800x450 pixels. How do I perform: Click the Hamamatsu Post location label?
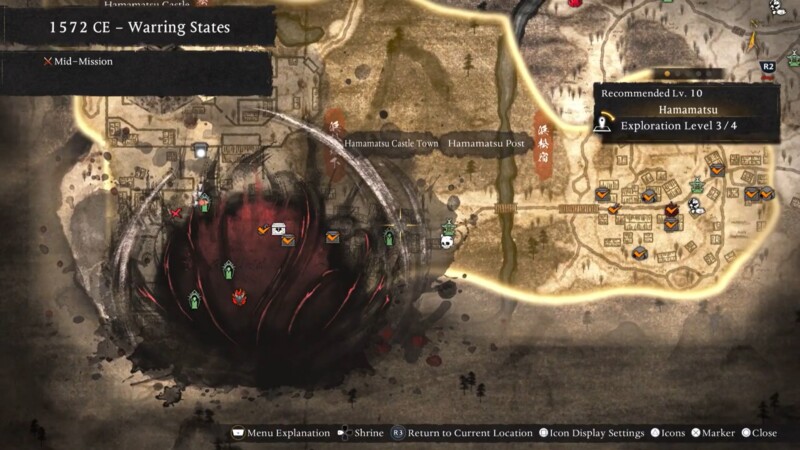[486, 144]
